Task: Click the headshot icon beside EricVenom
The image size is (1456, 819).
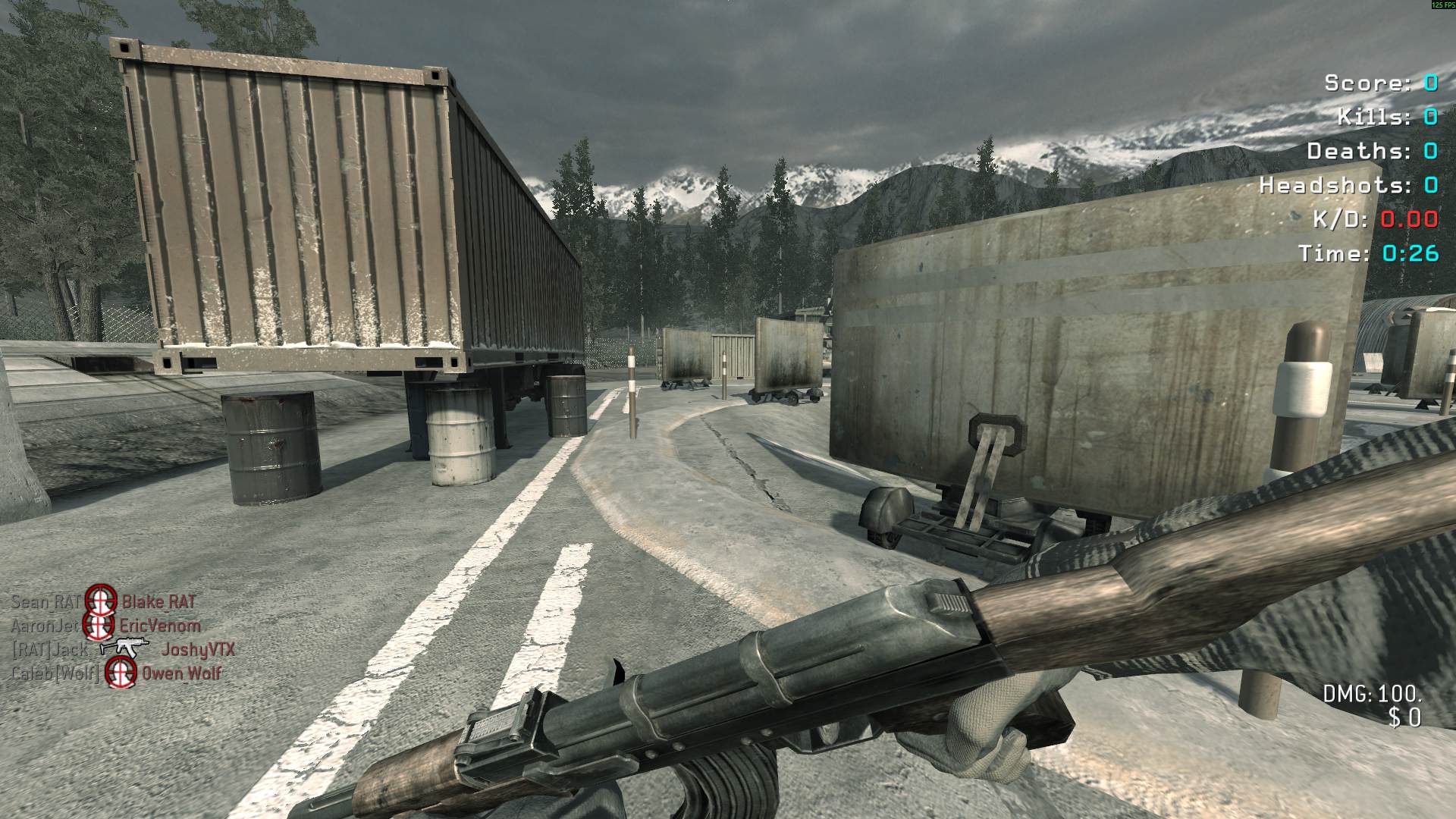Action: pos(98,626)
